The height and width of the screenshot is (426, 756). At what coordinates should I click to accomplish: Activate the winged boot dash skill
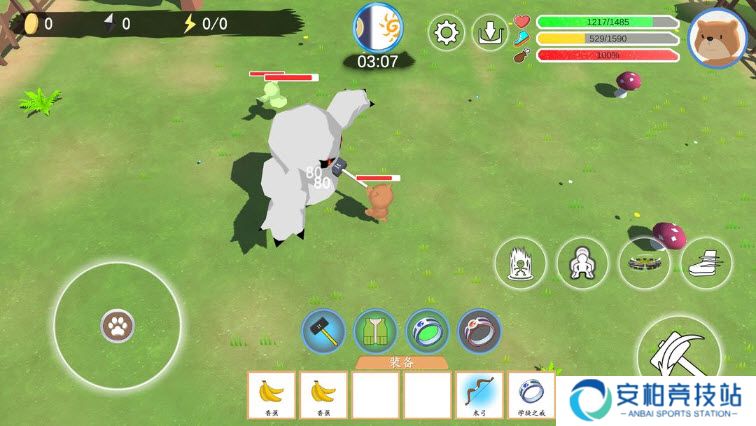(x=706, y=264)
